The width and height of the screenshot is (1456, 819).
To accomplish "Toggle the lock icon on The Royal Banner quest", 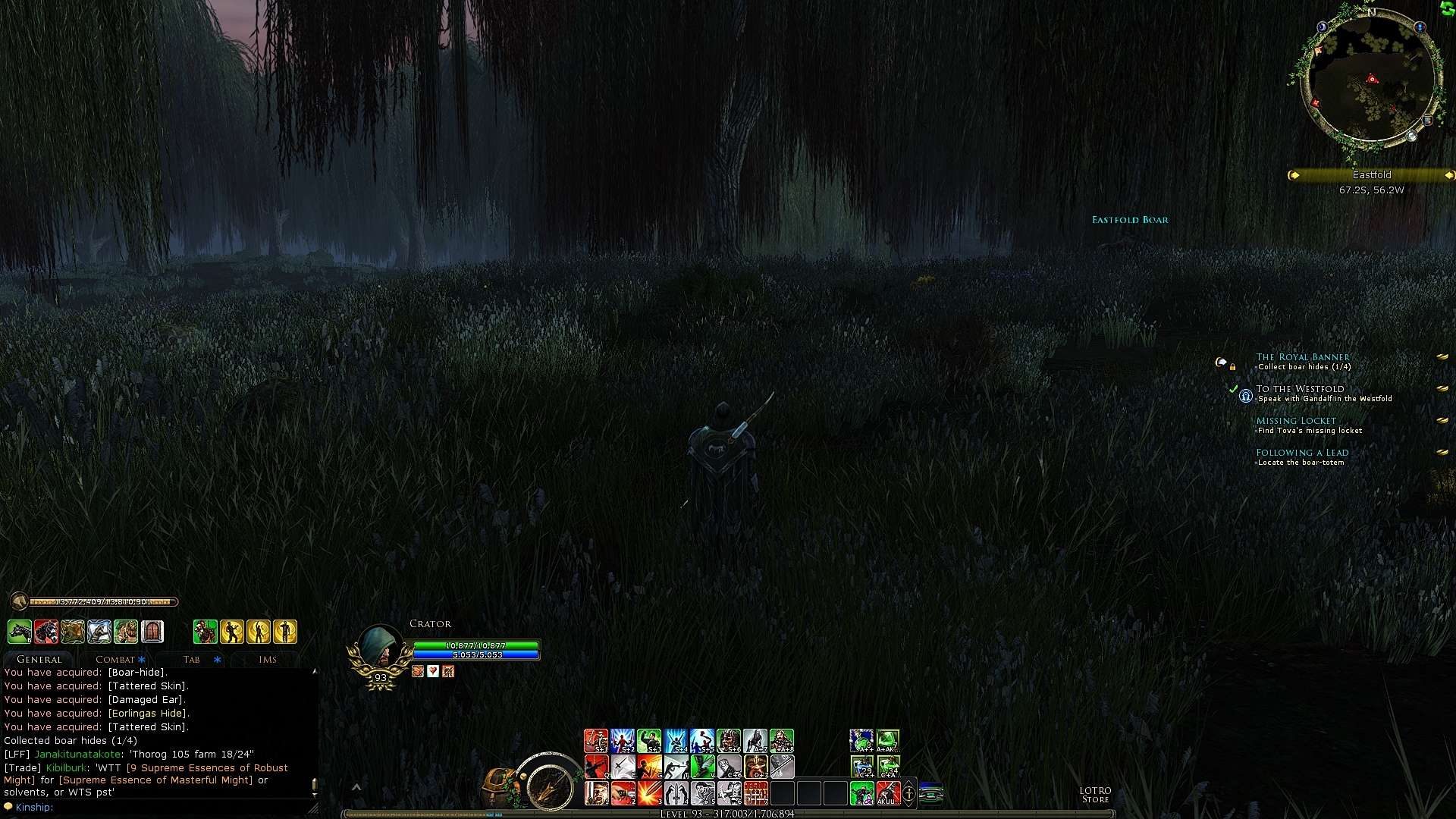I will [x=1232, y=368].
